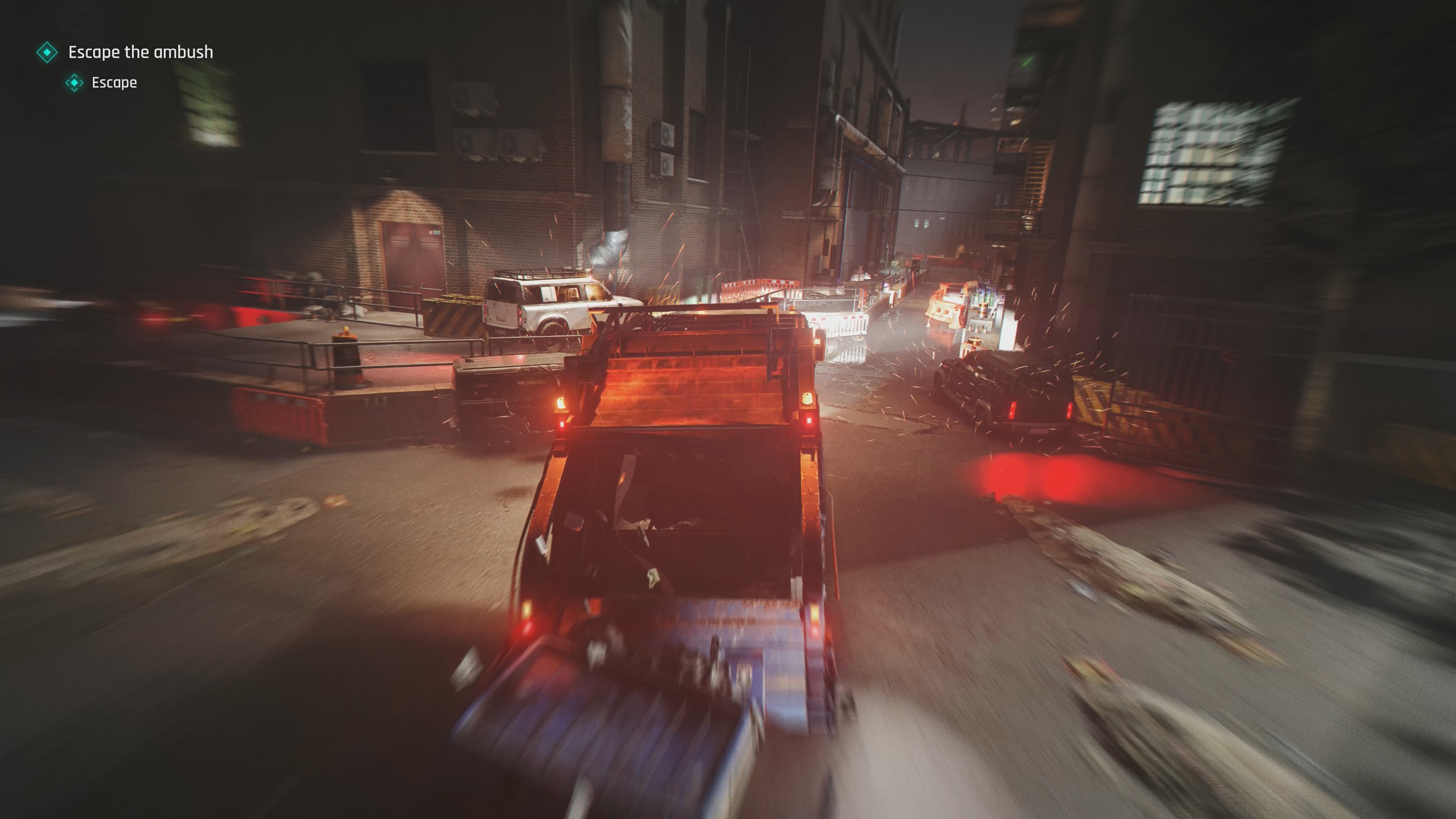Click the Escape sub-objective label
Viewport: 1456px width, 819px height.
click(x=113, y=83)
